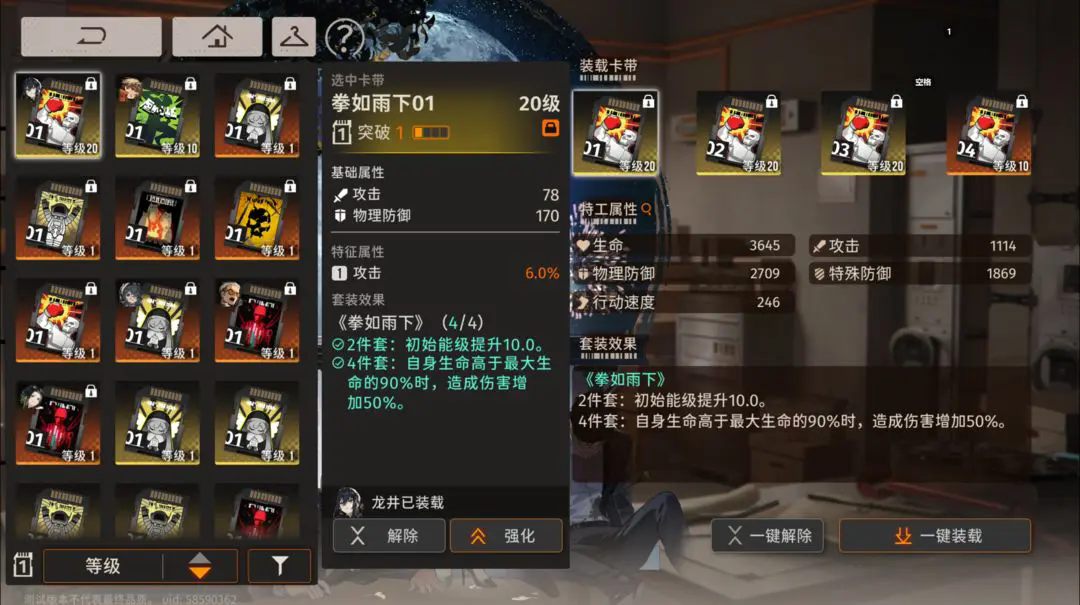Select the green camouflage cassette, level 10

pos(157,114)
